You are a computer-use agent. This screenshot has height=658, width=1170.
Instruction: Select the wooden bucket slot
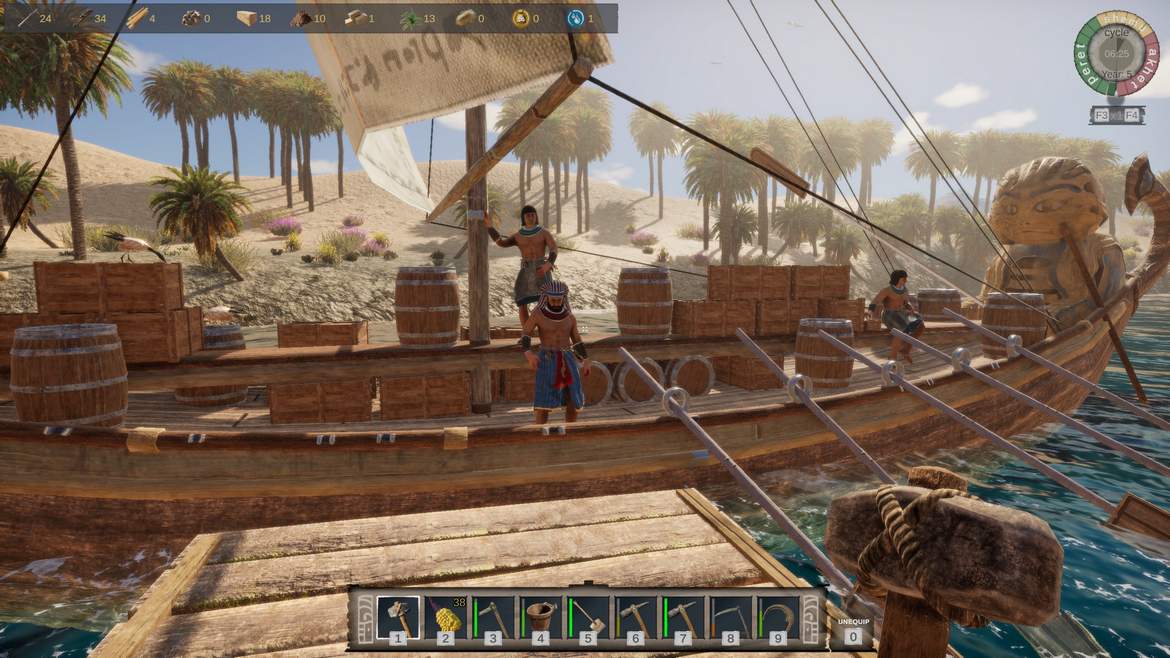[x=541, y=617]
